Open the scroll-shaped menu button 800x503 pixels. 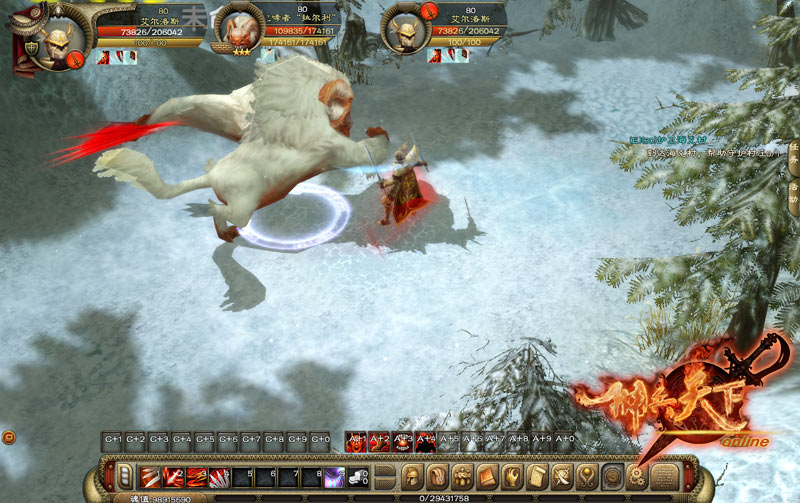tap(537, 476)
